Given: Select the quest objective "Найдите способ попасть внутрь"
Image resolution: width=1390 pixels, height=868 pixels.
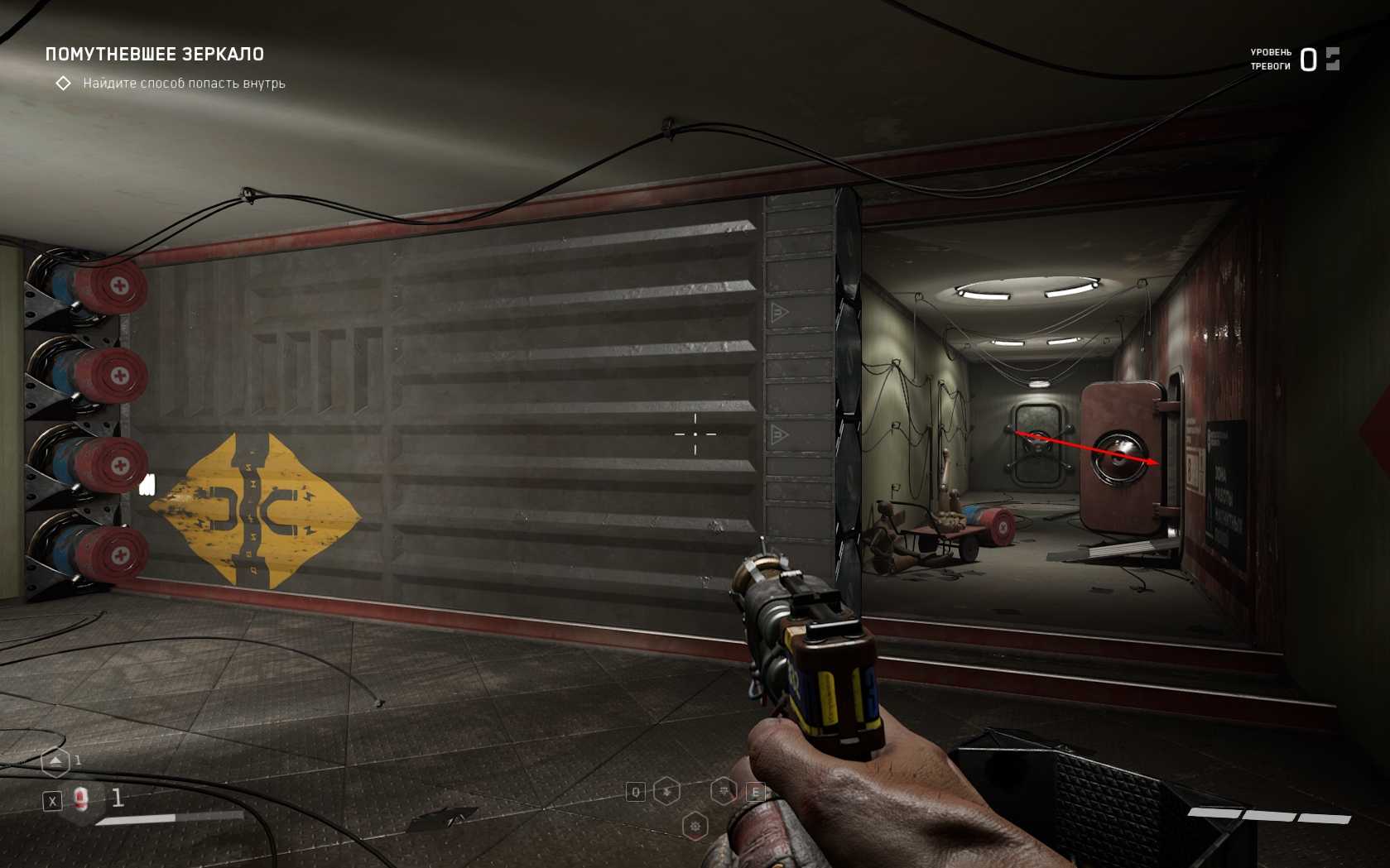Looking at the screenshot, I should [x=184, y=84].
